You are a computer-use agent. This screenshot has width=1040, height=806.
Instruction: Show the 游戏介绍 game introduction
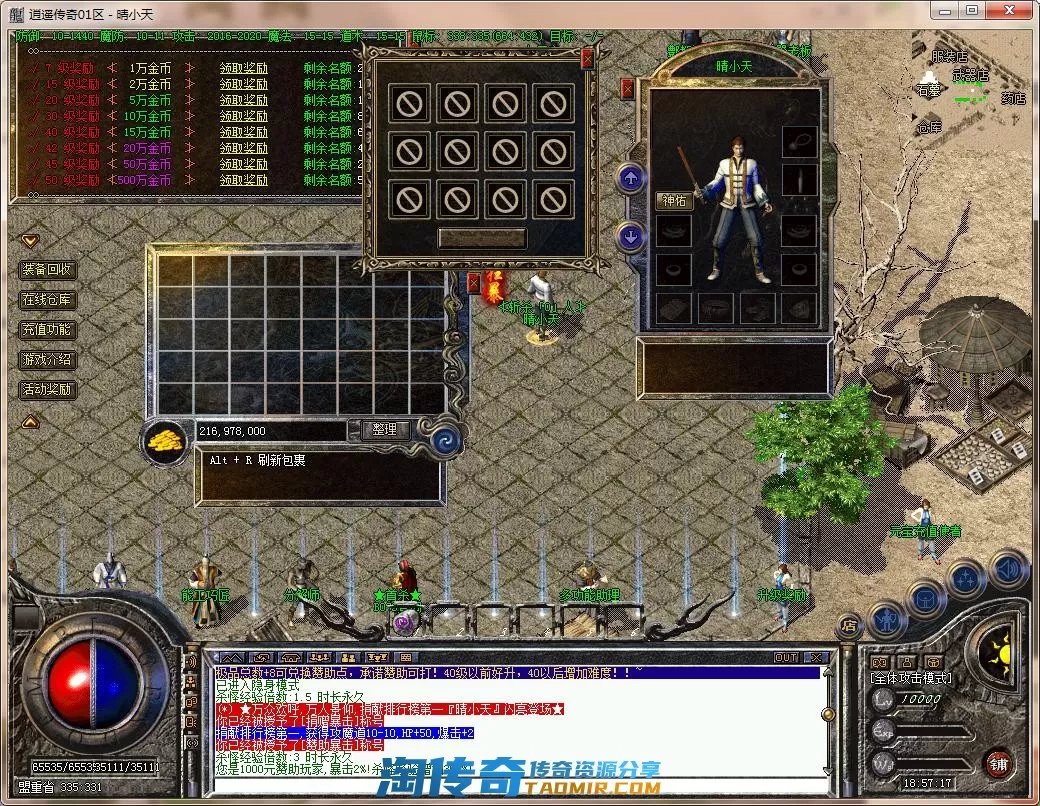click(x=47, y=359)
